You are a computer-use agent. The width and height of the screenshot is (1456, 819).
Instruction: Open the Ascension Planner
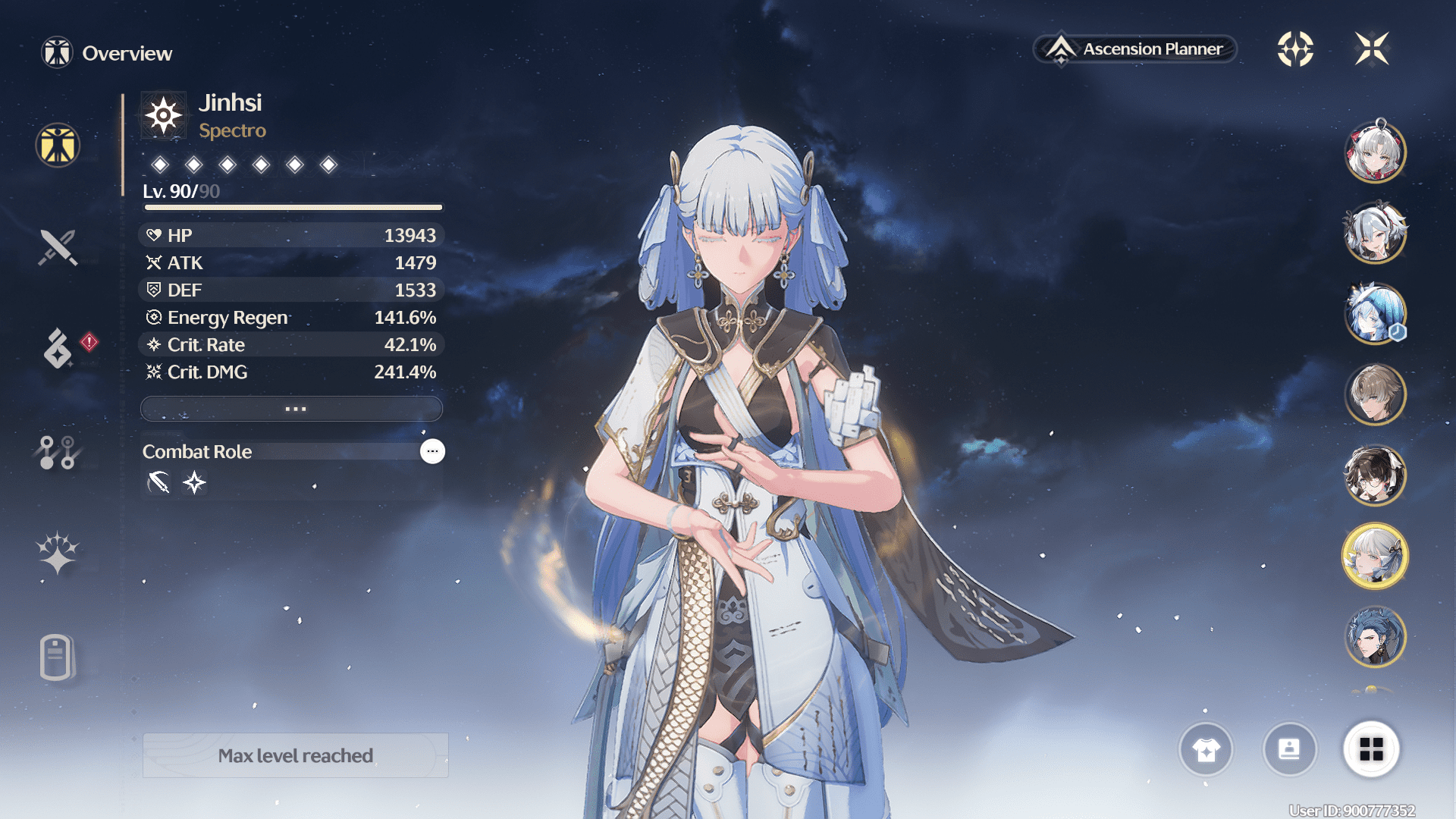1135,49
